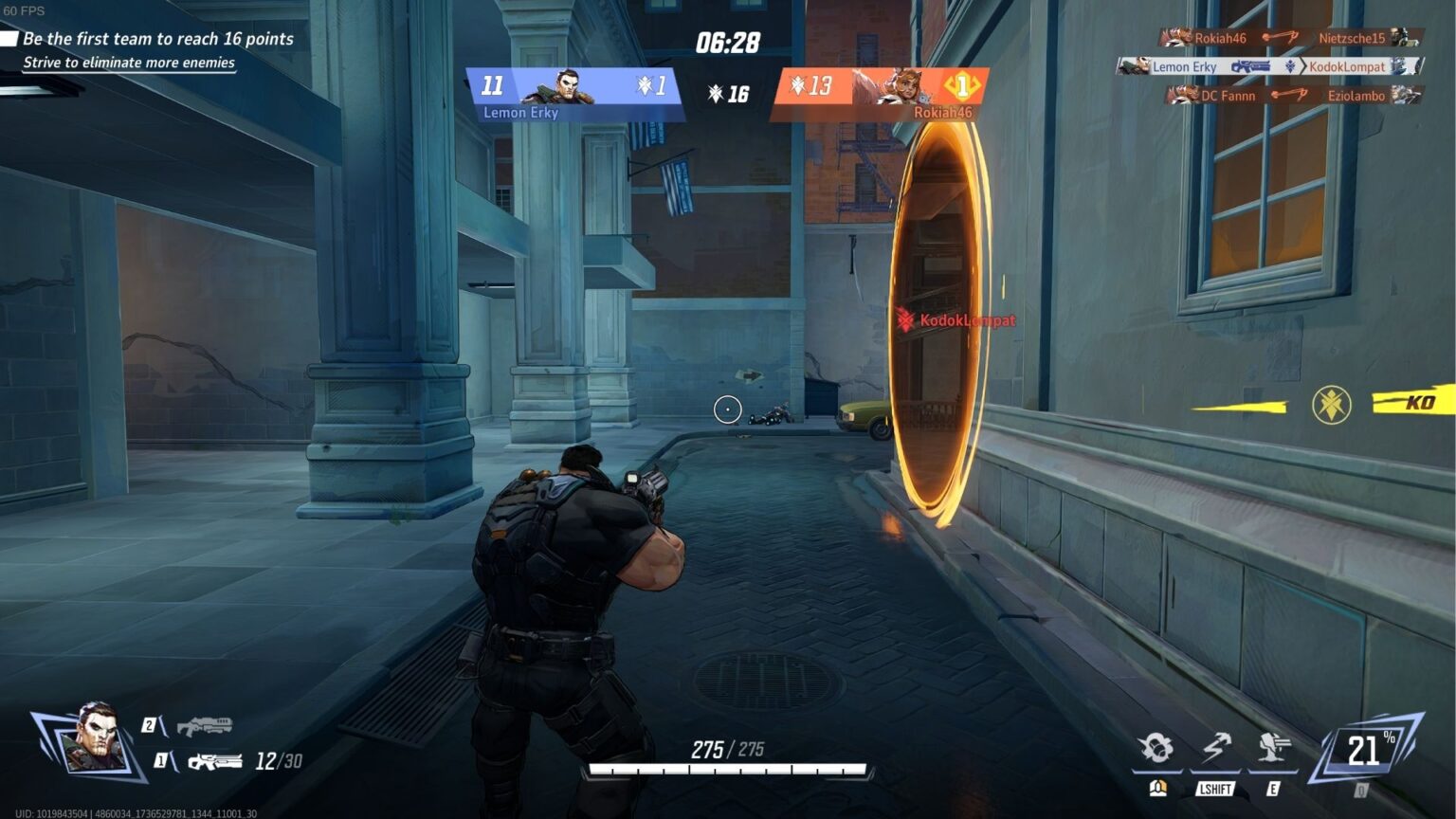
Task: Toggle the reach 16 points objective checkbox
Action: pos(9,39)
